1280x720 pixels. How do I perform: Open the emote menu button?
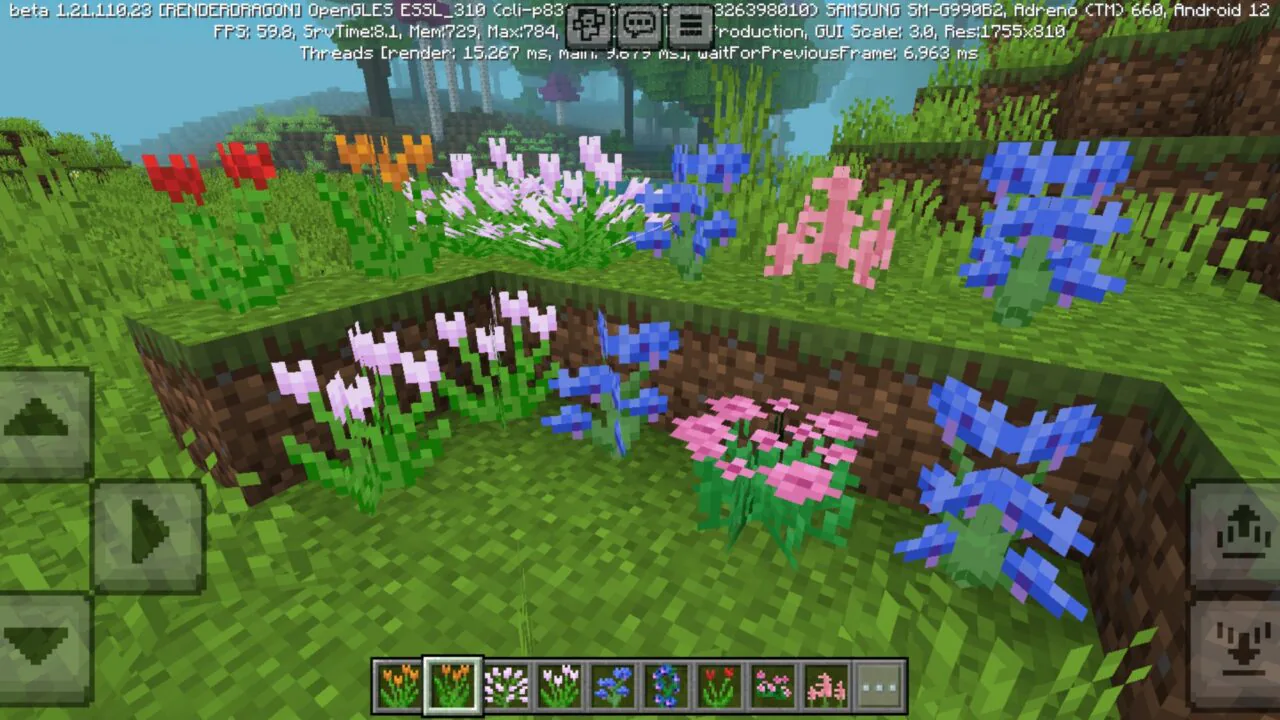click(590, 24)
